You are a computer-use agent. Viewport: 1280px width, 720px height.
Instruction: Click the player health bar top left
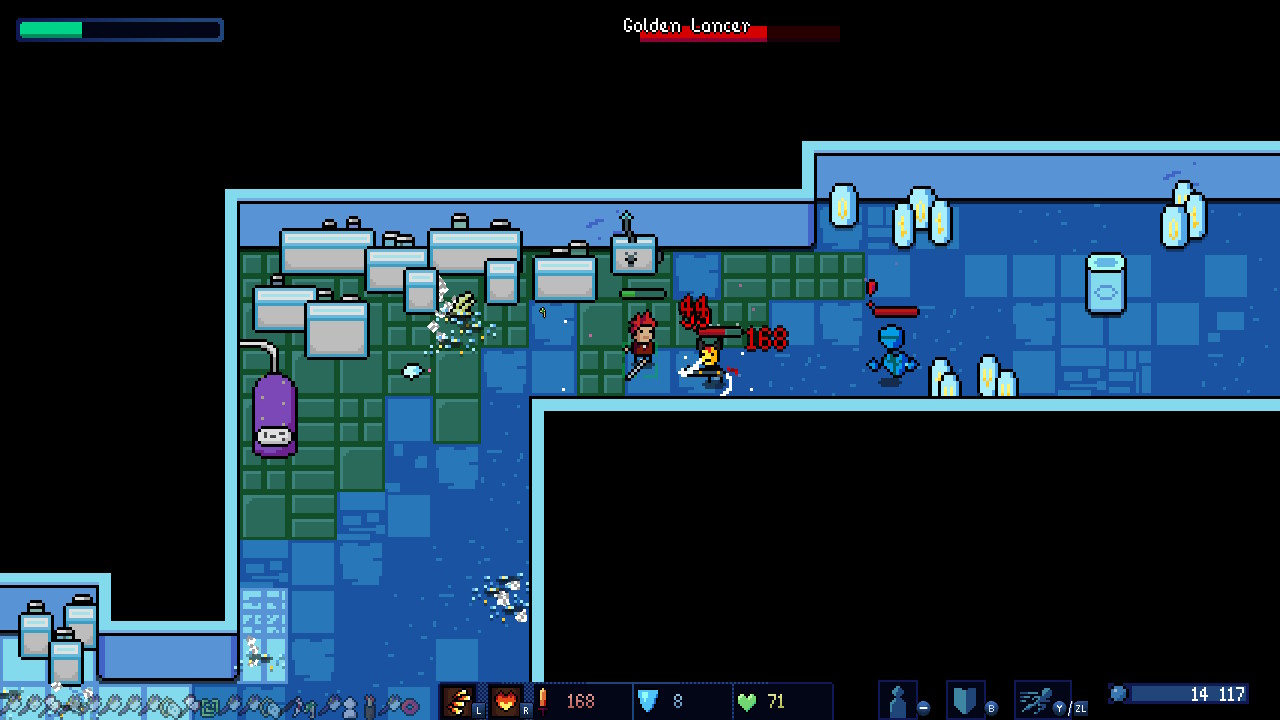120,30
